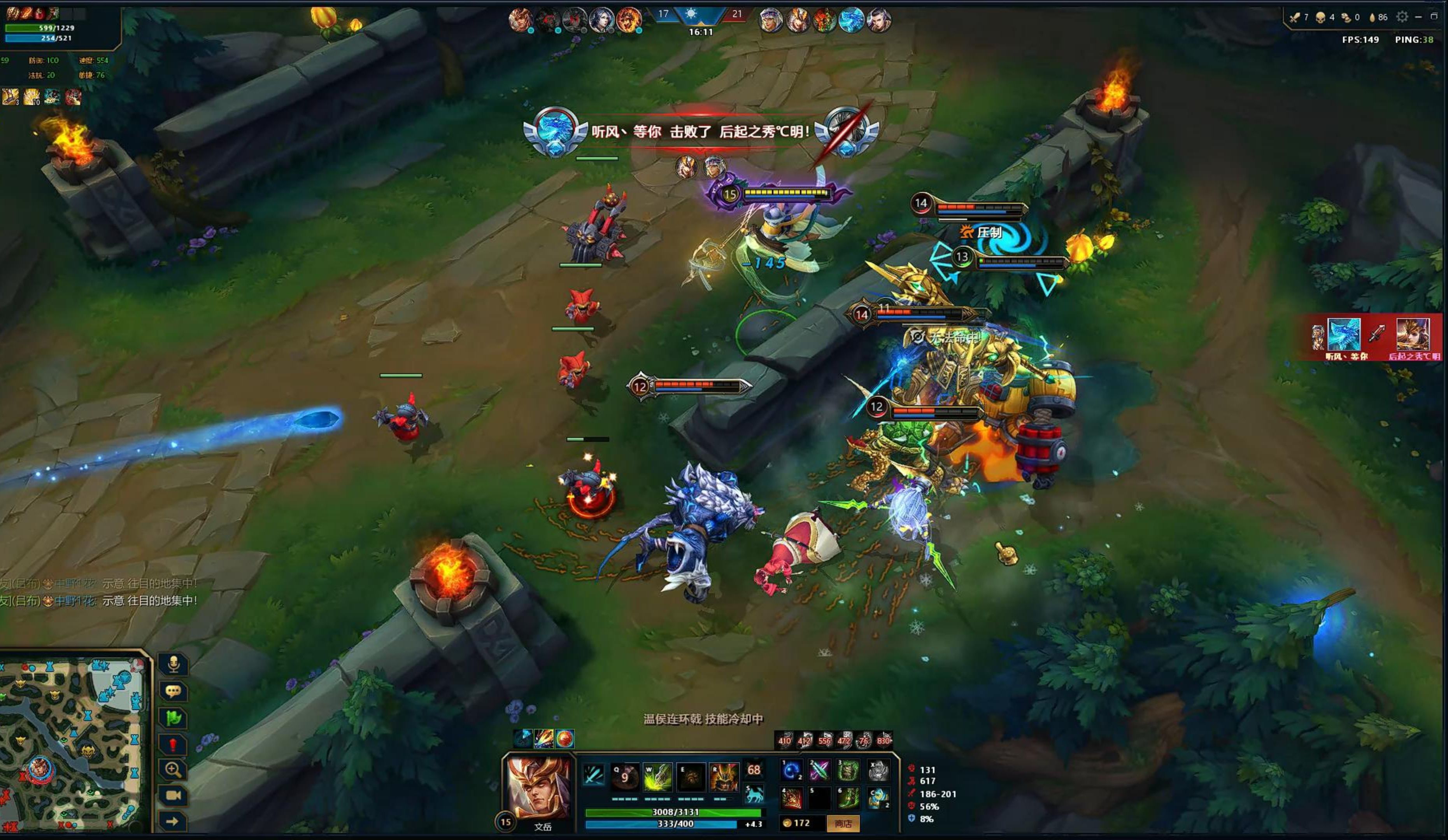Open the 商店 shop button
This screenshot has width=1448, height=840.
pos(842,823)
